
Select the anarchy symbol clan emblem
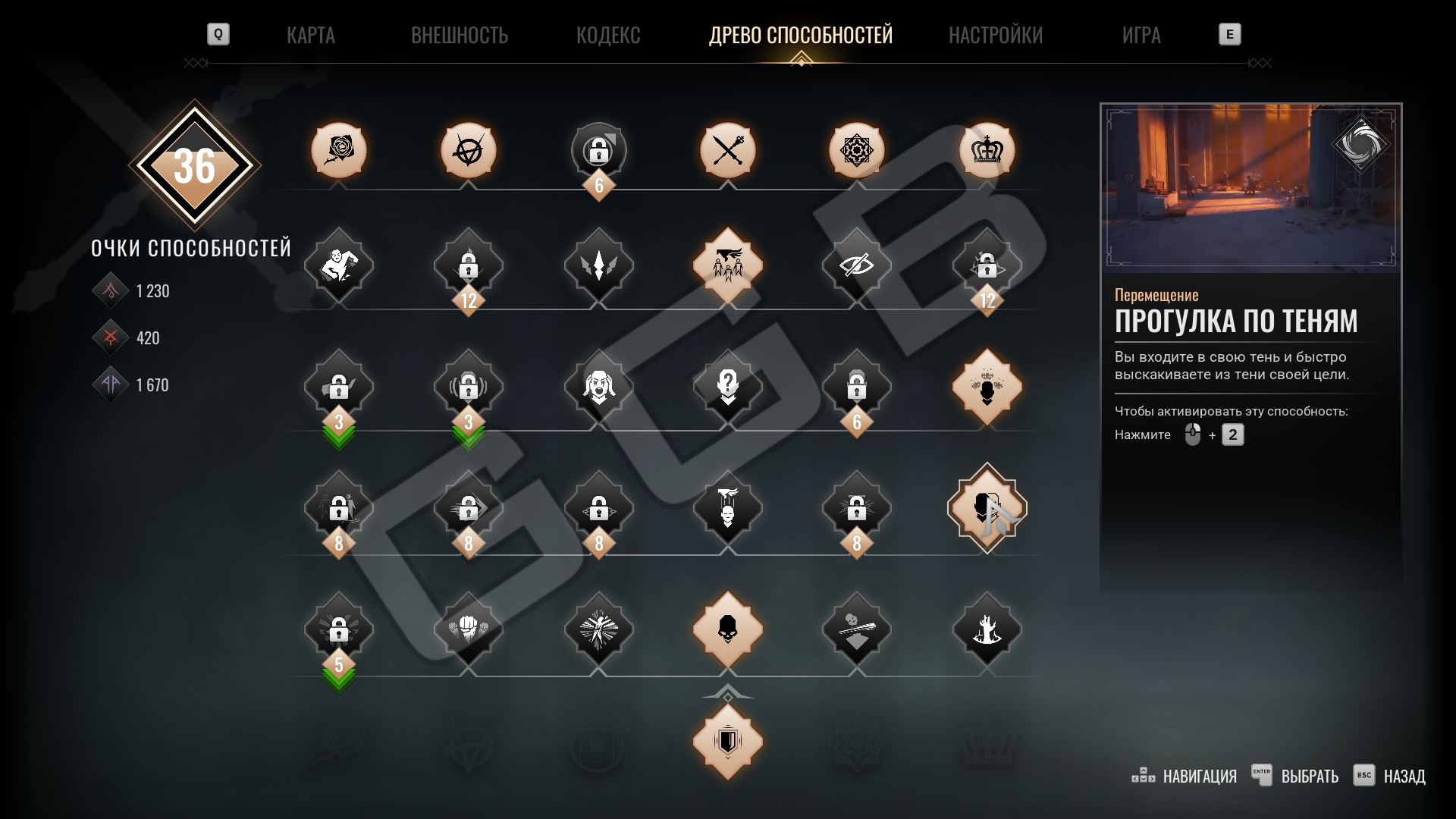point(469,150)
